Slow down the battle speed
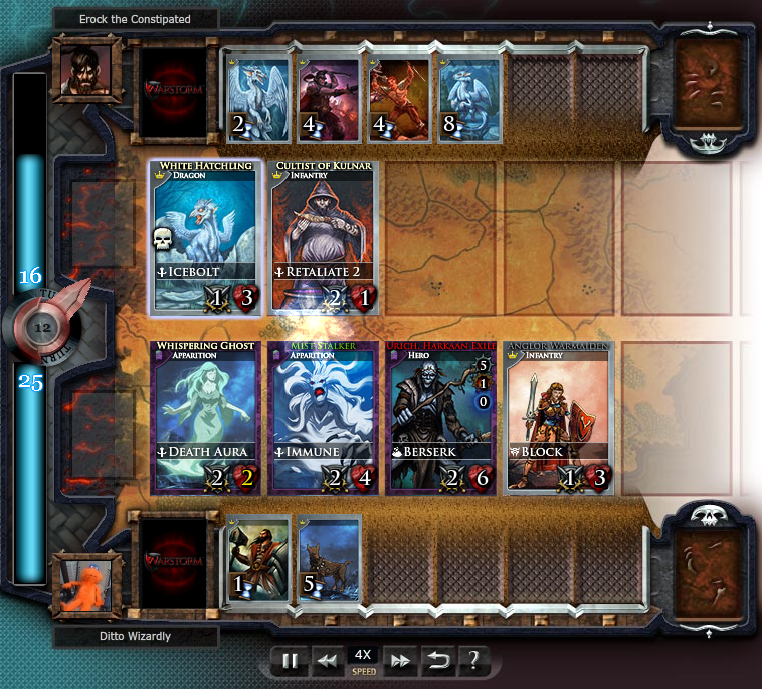This screenshot has width=768, height=689. 326,660
